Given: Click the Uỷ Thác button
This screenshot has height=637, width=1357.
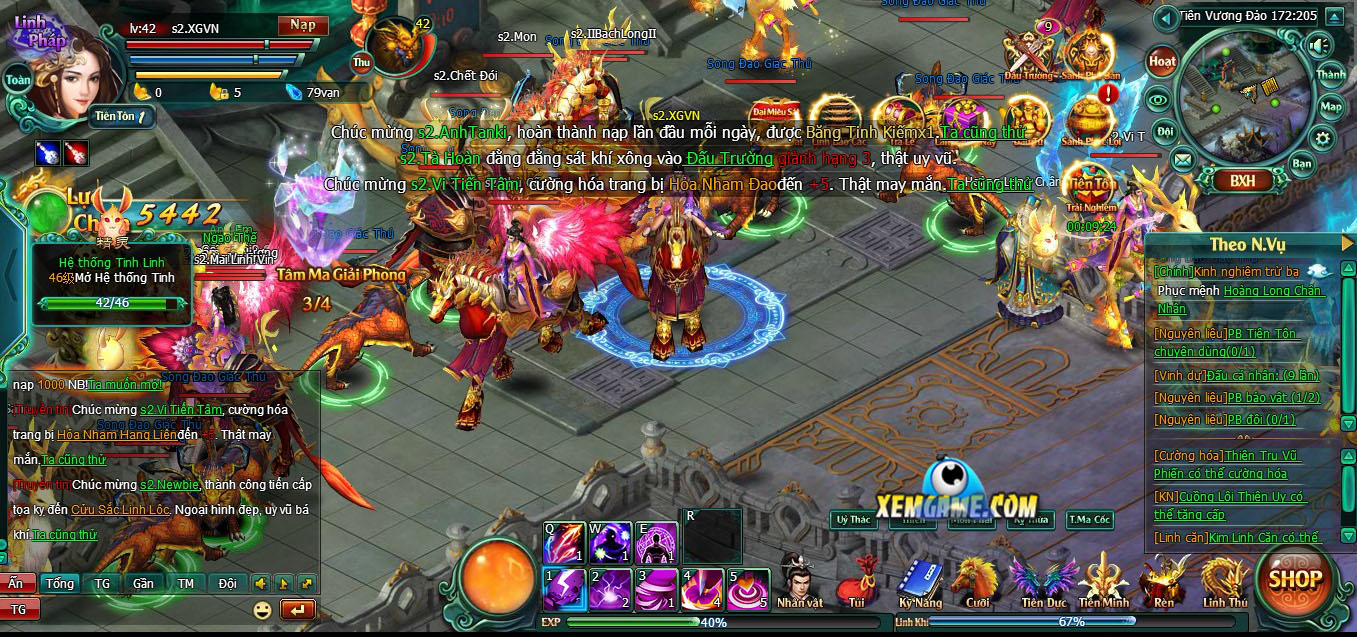Looking at the screenshot, I should point(853,519).
